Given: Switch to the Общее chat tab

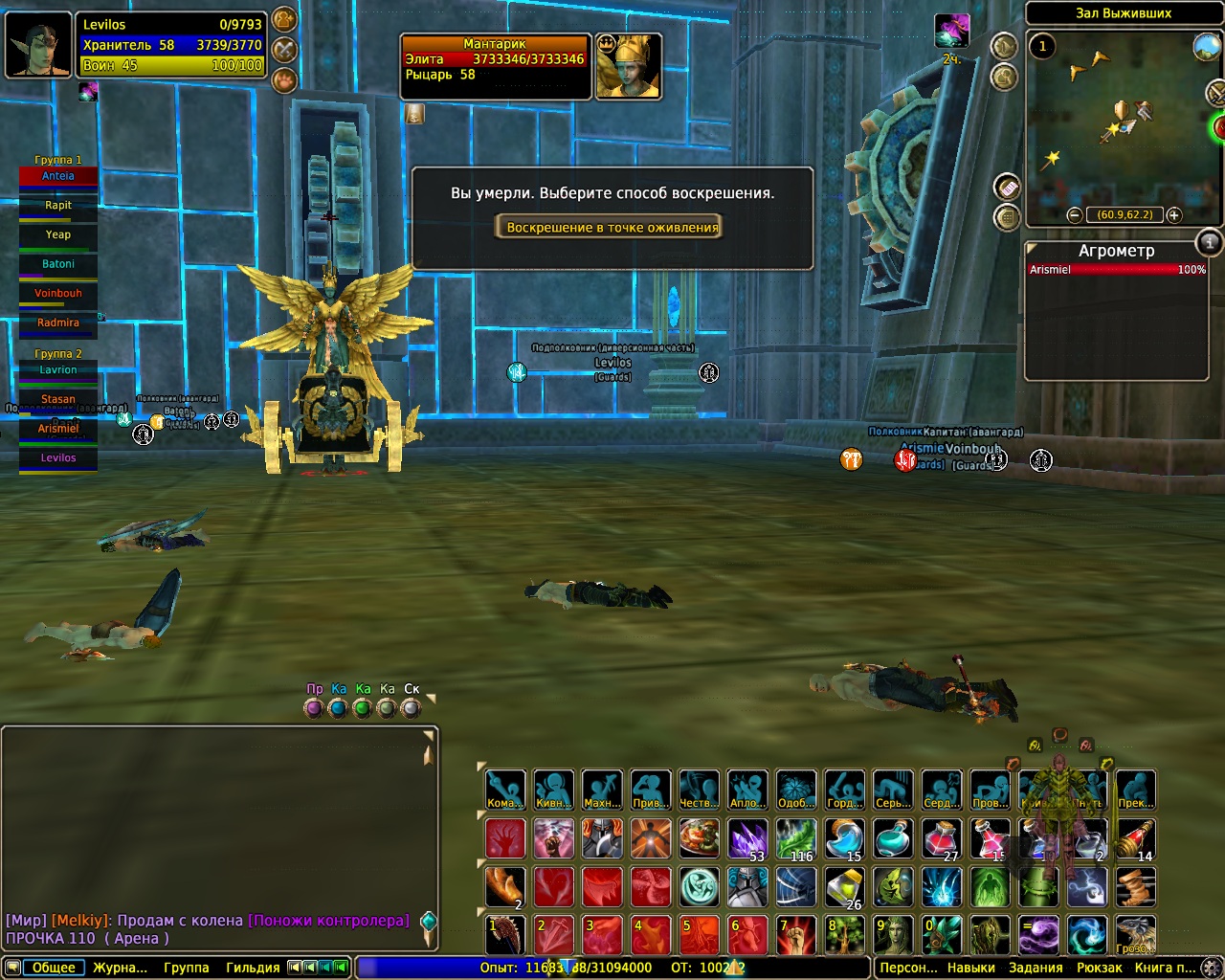Looking at the screenshot, I should [54, 968].
